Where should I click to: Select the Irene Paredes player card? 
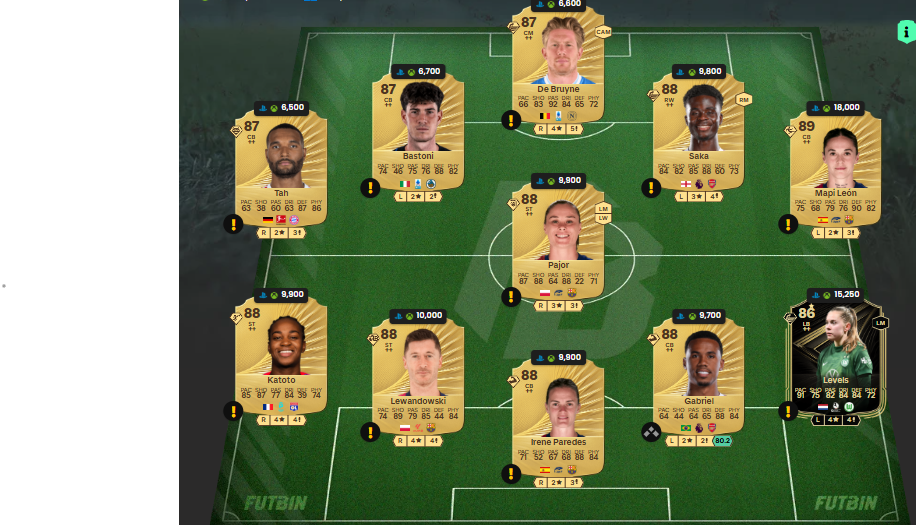click(558, 415)
